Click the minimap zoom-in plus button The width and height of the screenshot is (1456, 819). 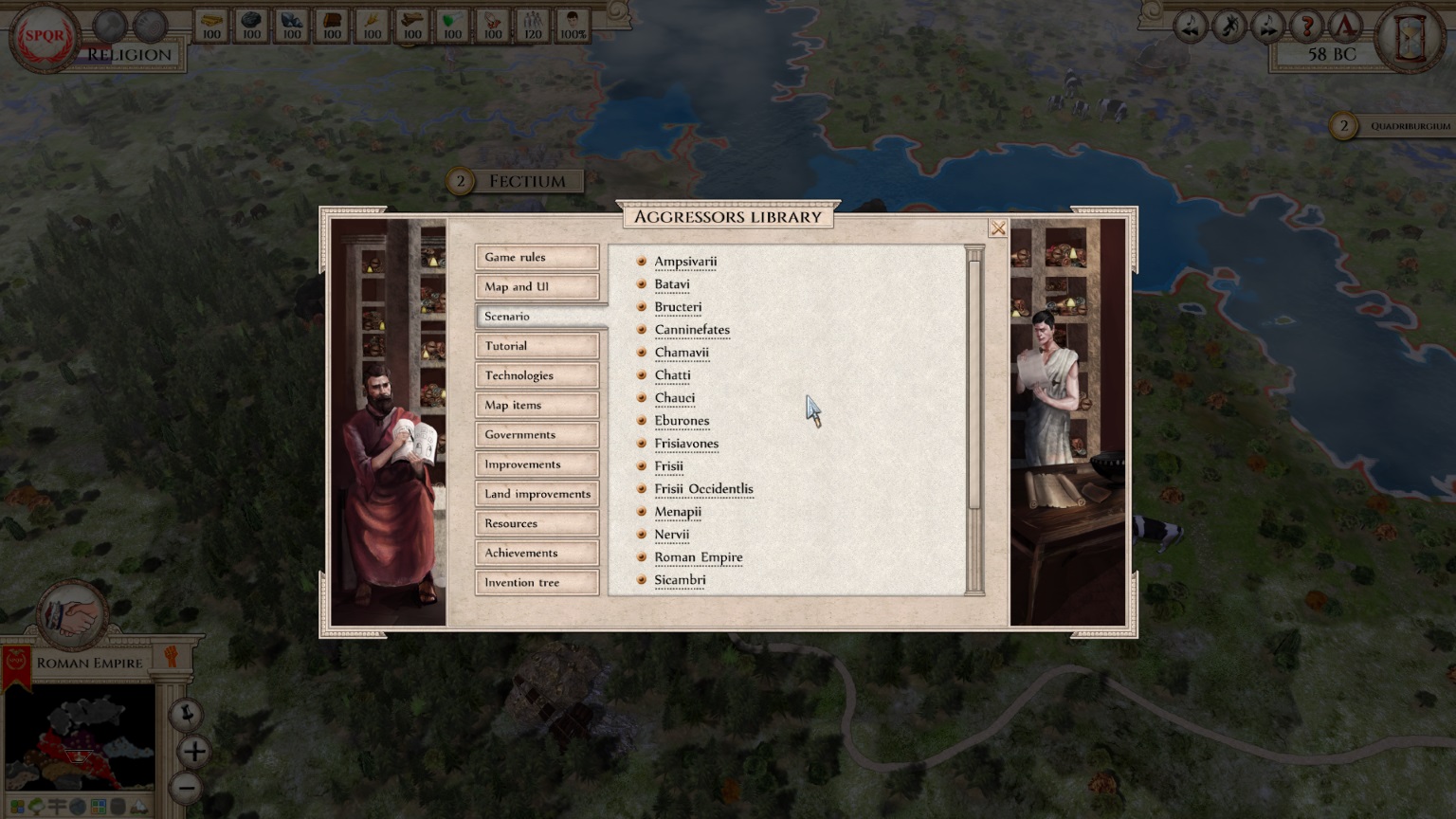[194, 752]
